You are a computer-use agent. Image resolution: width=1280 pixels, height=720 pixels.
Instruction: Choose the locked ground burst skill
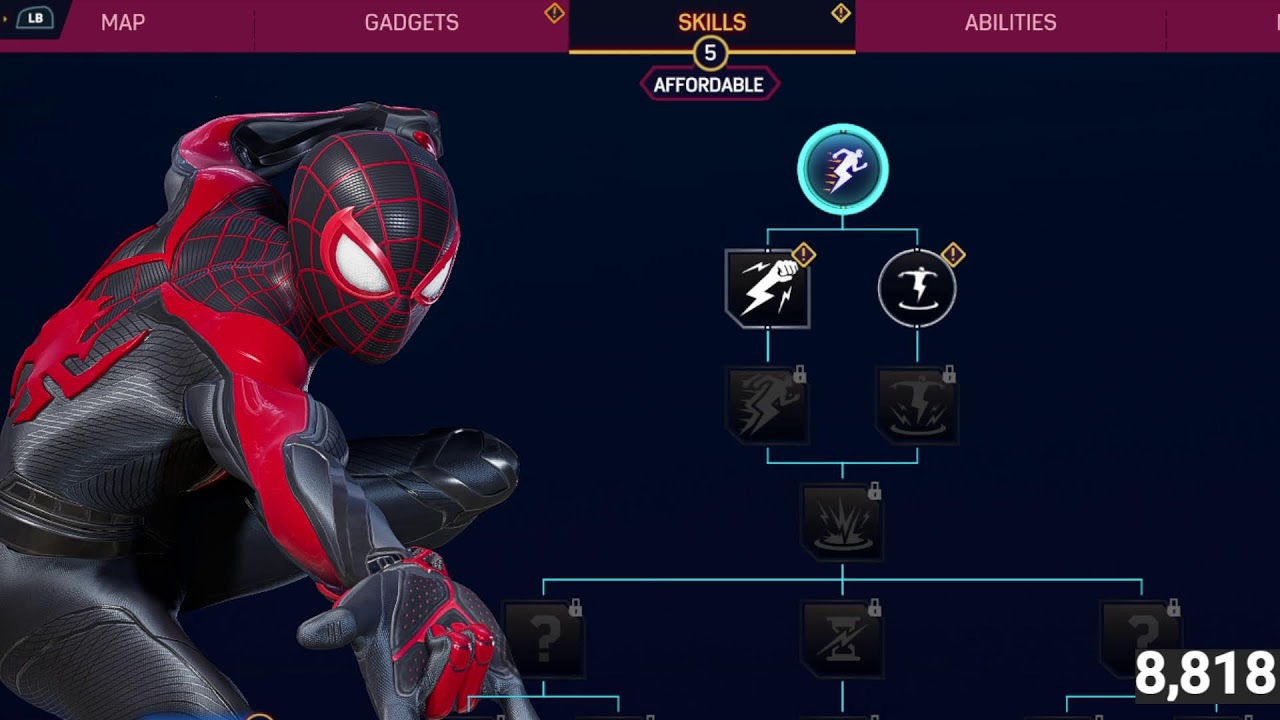(x=842, y=521)
